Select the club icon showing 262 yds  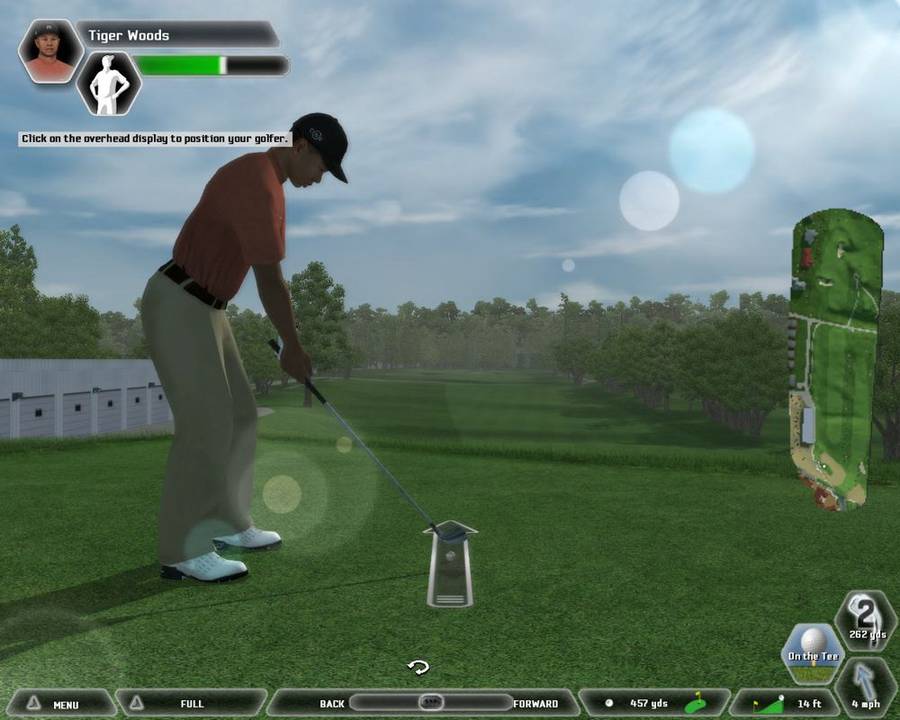click(x=864, y=618)
